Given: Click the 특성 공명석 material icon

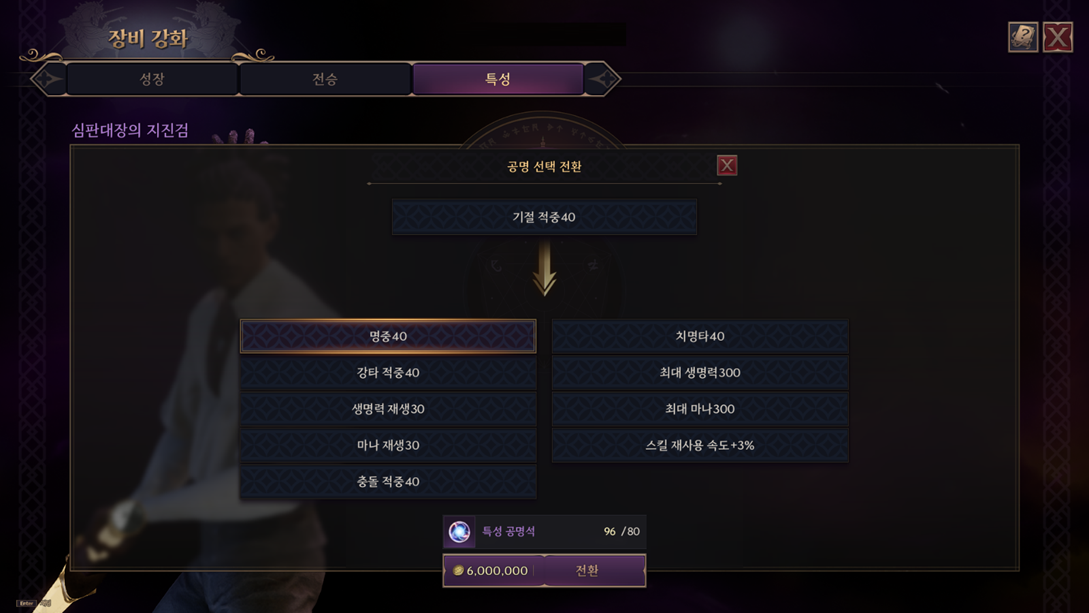Looking at the screenshot, I should point(460,532).
